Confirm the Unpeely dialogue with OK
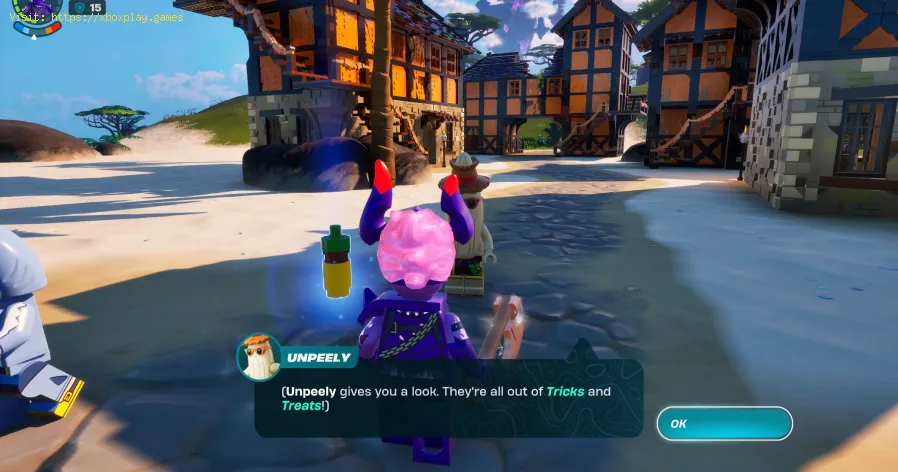The image size is (898, 472). point(723,423)
